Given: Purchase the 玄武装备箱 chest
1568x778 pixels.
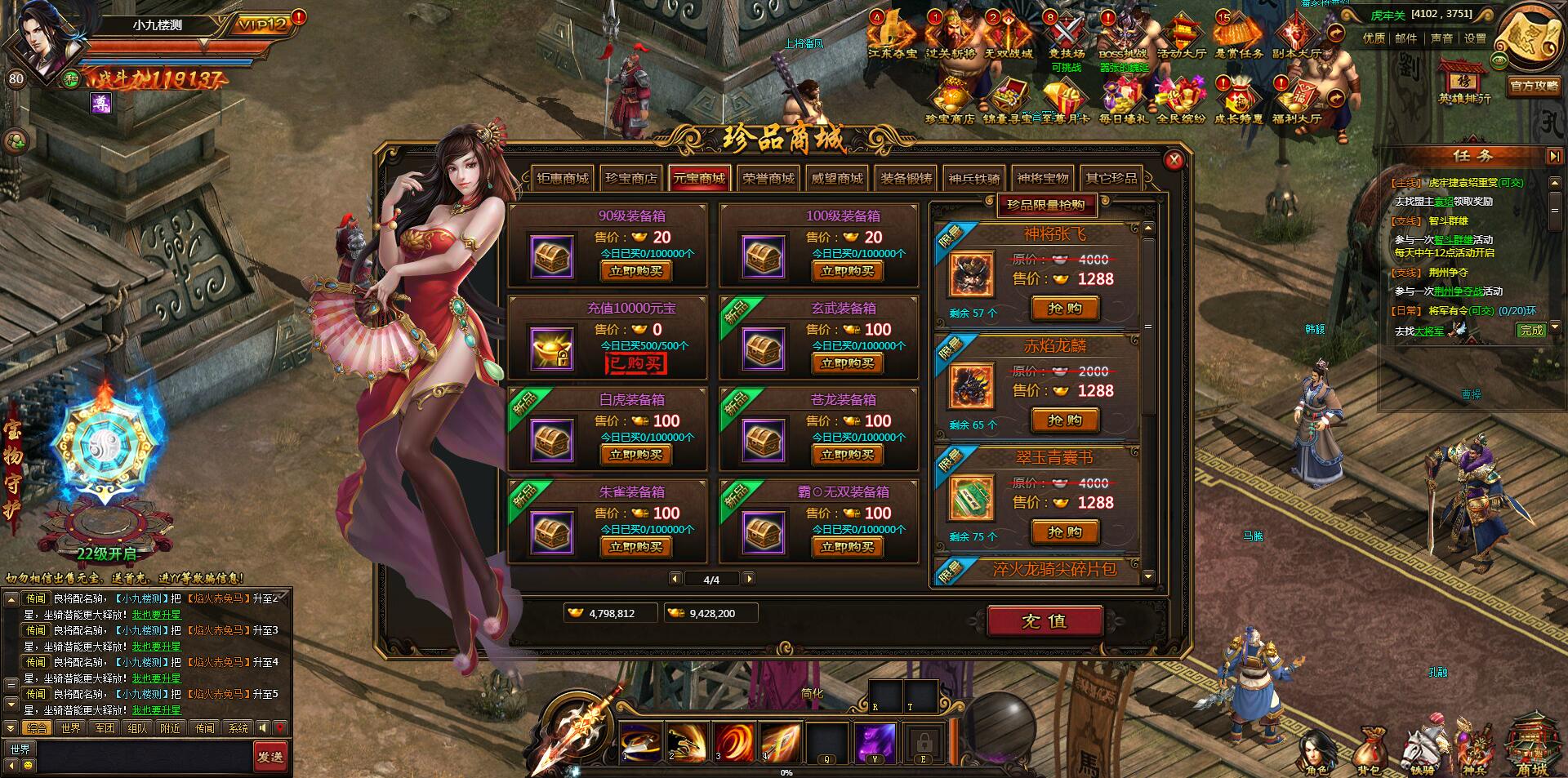Looking at the screenshot, I should [x=847, y=364].
